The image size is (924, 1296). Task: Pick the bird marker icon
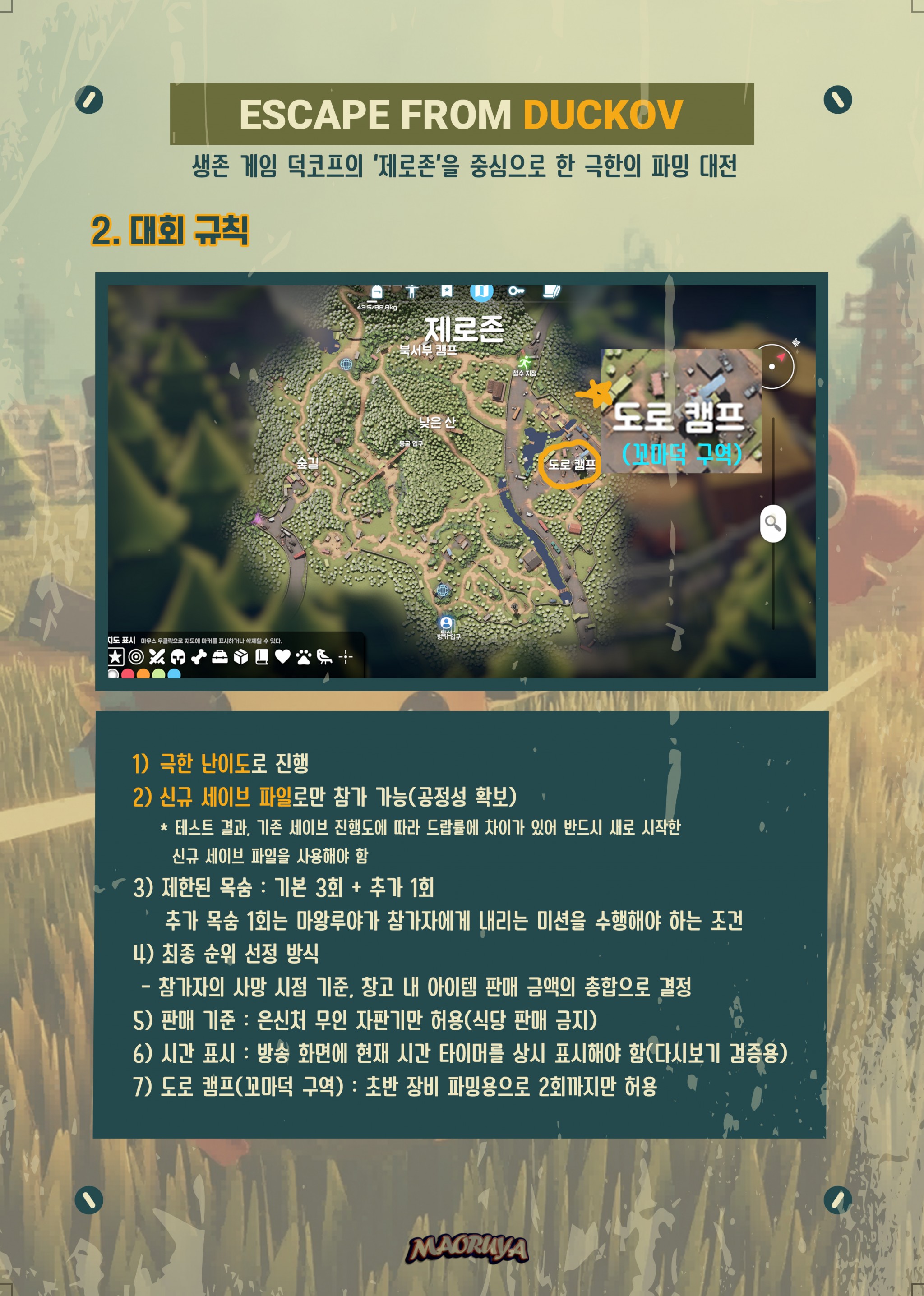click(x=324, y=657)
